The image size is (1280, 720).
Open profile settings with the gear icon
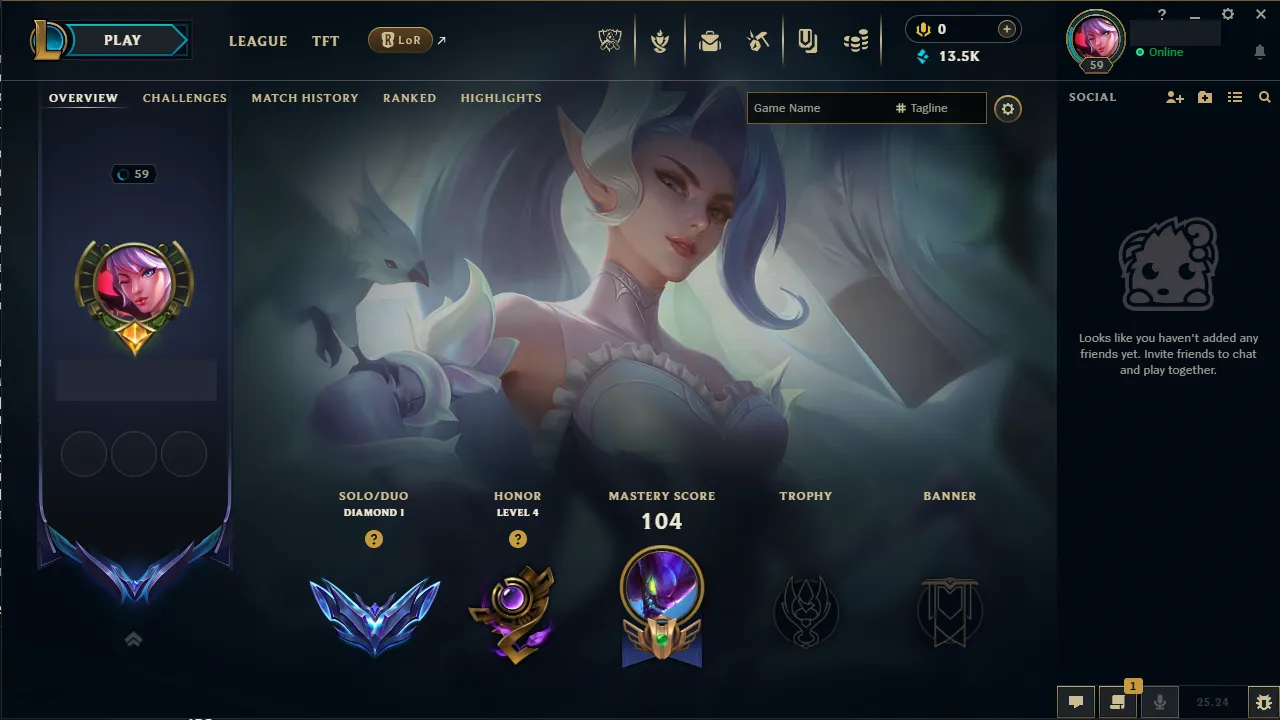[x=1008, y=108]
